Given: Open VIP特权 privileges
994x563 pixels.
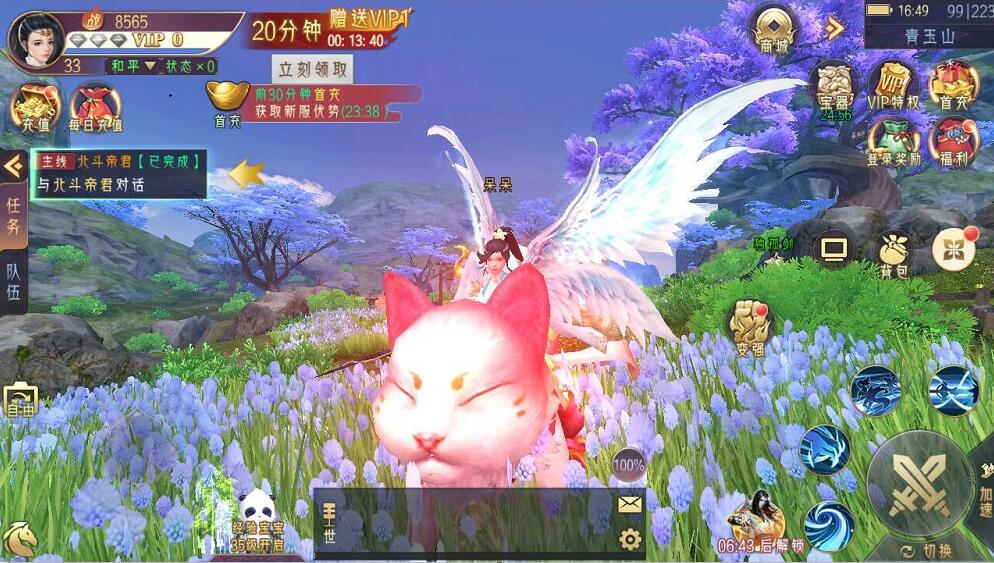Looking at the screenshot, I should [893, 84].
